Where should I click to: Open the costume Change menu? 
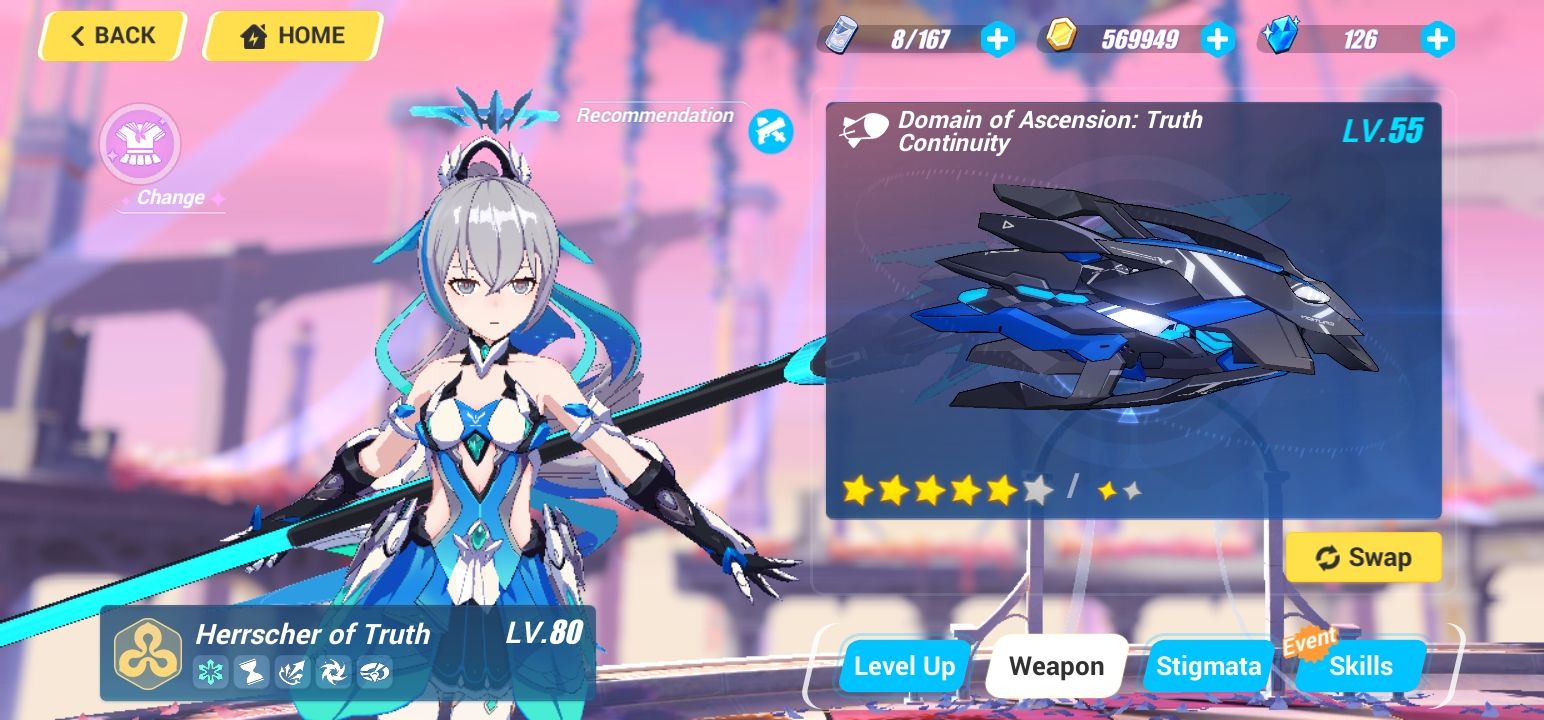point(140,145)
